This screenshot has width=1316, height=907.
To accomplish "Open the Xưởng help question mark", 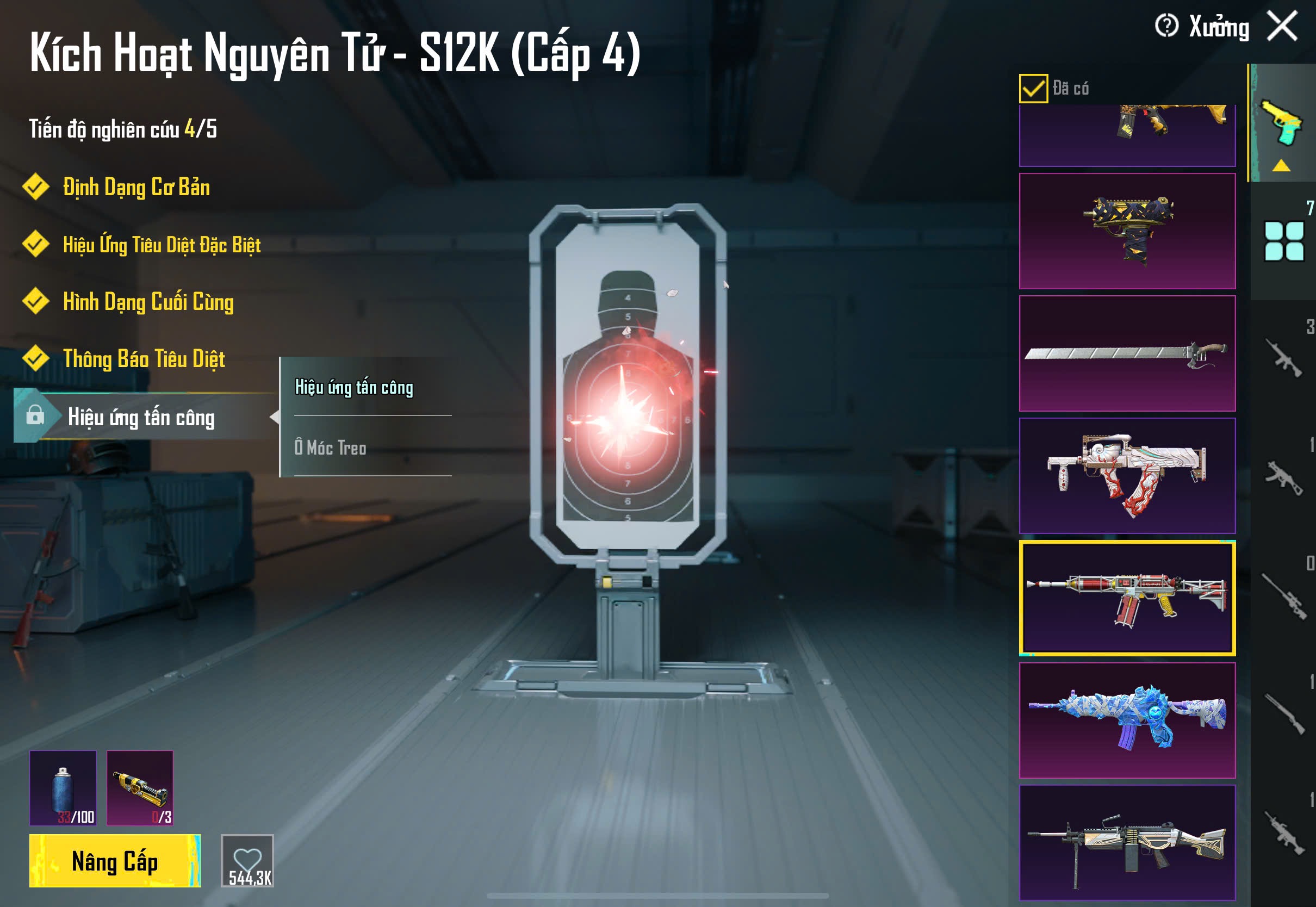I will click(1166, 26).
